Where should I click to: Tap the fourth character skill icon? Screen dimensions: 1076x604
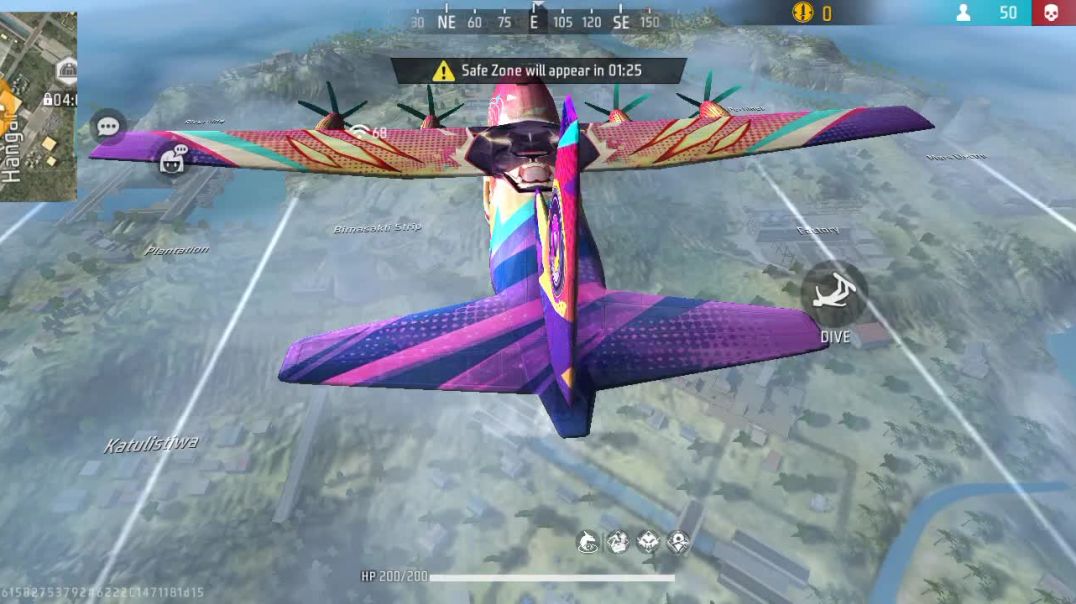coord(678,543)
